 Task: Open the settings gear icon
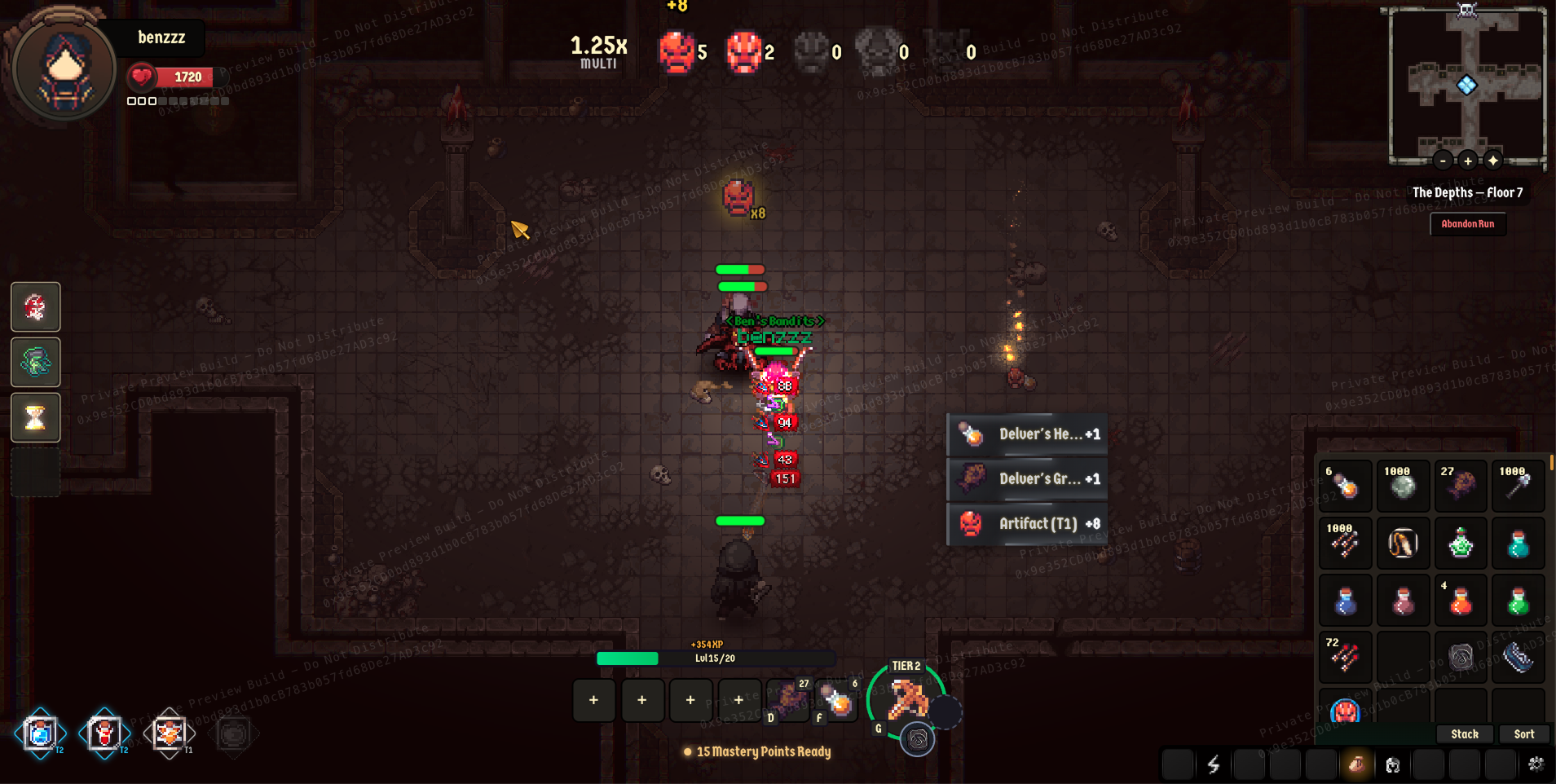[x=1536, y=764]
